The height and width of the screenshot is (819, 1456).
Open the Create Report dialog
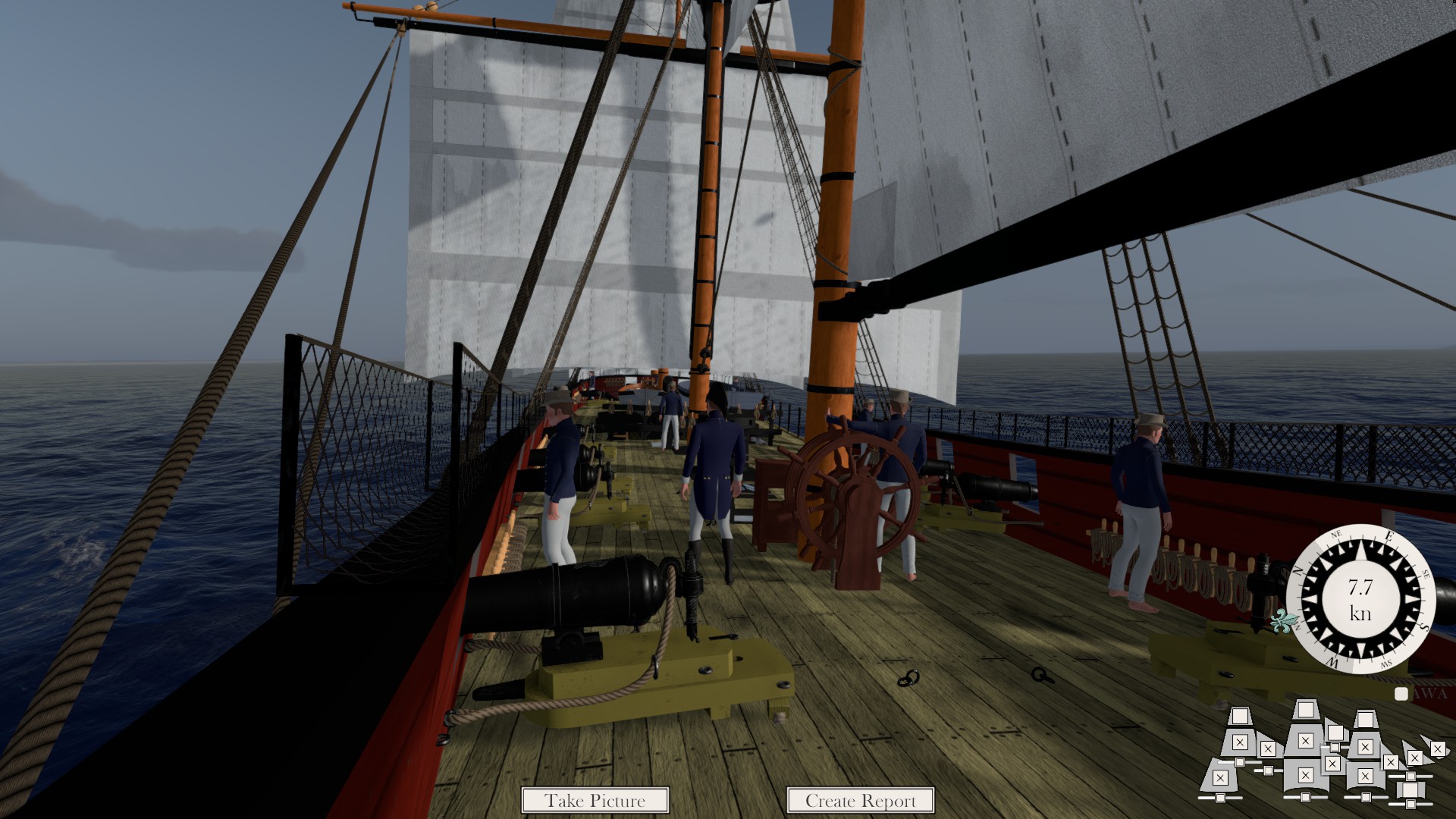[860, 800]
